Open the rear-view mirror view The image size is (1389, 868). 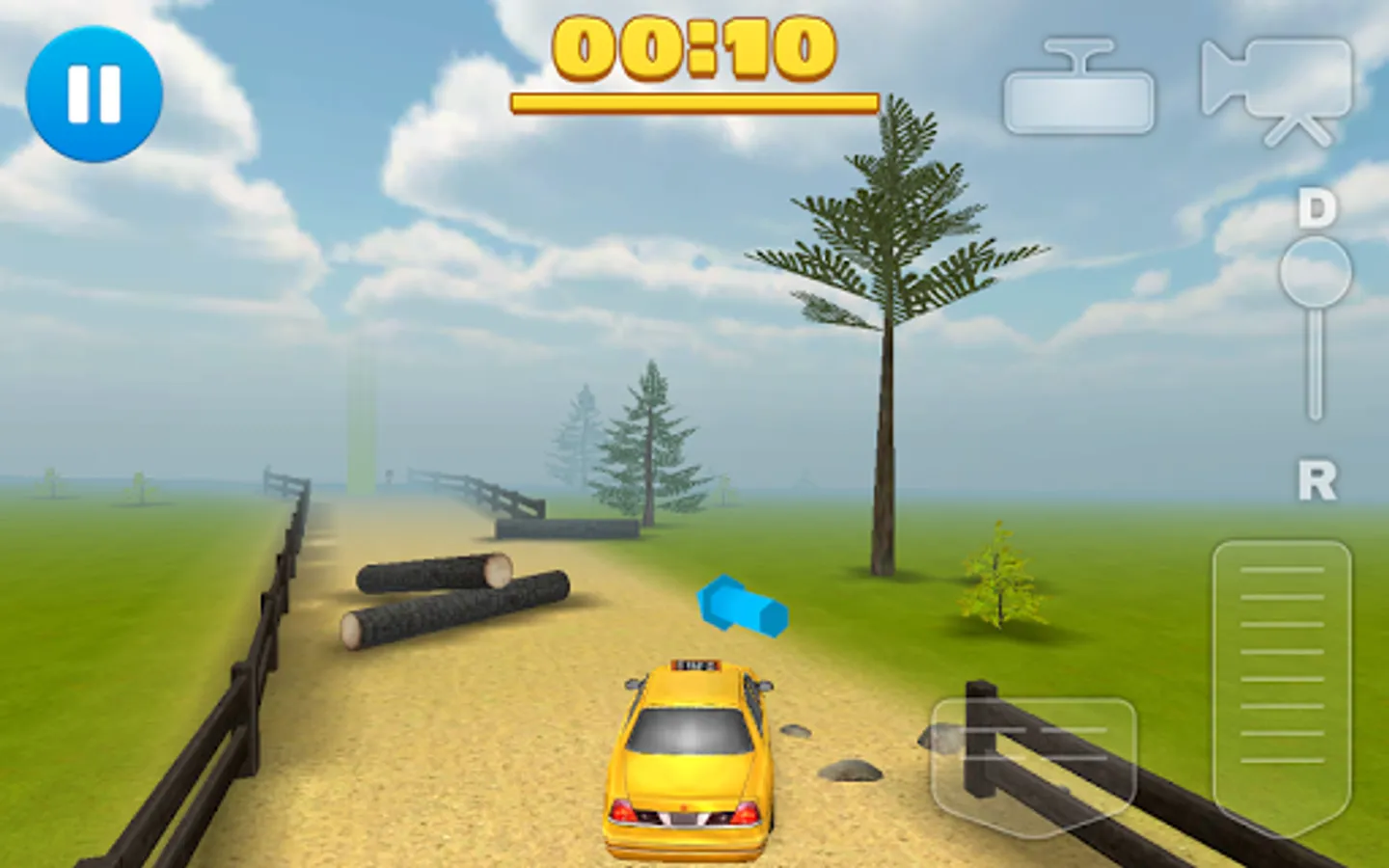click(1078, 82)
